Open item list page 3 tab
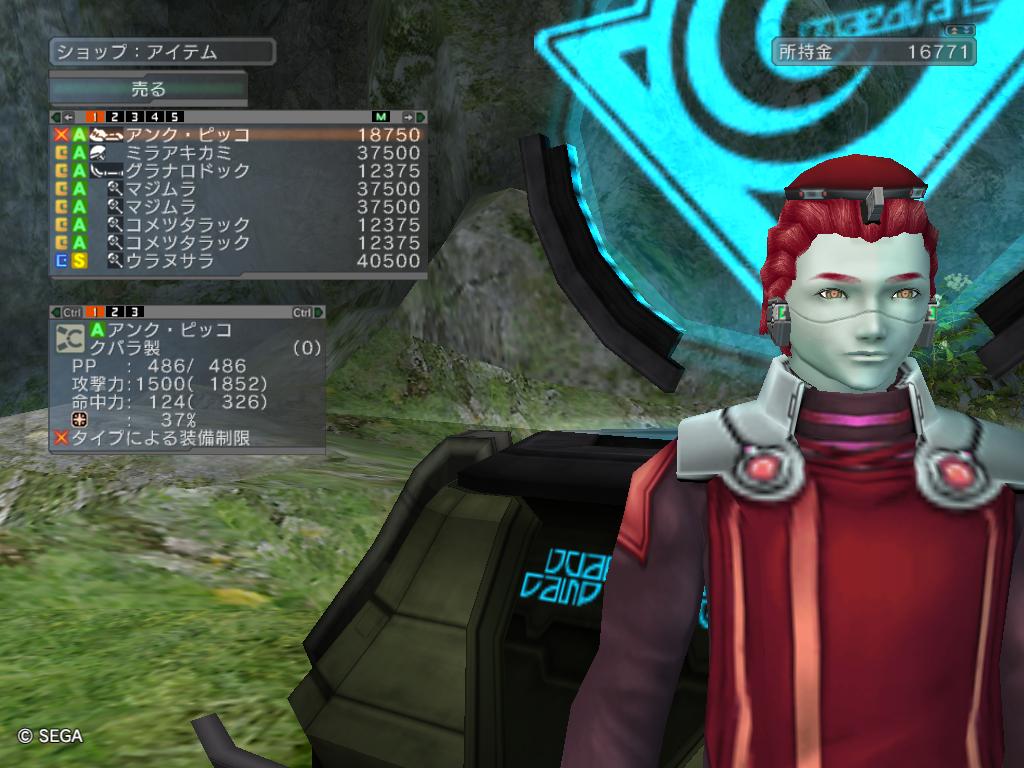Image resolution: width=1024 pixels, height=768 pixels. pos(135,117)
